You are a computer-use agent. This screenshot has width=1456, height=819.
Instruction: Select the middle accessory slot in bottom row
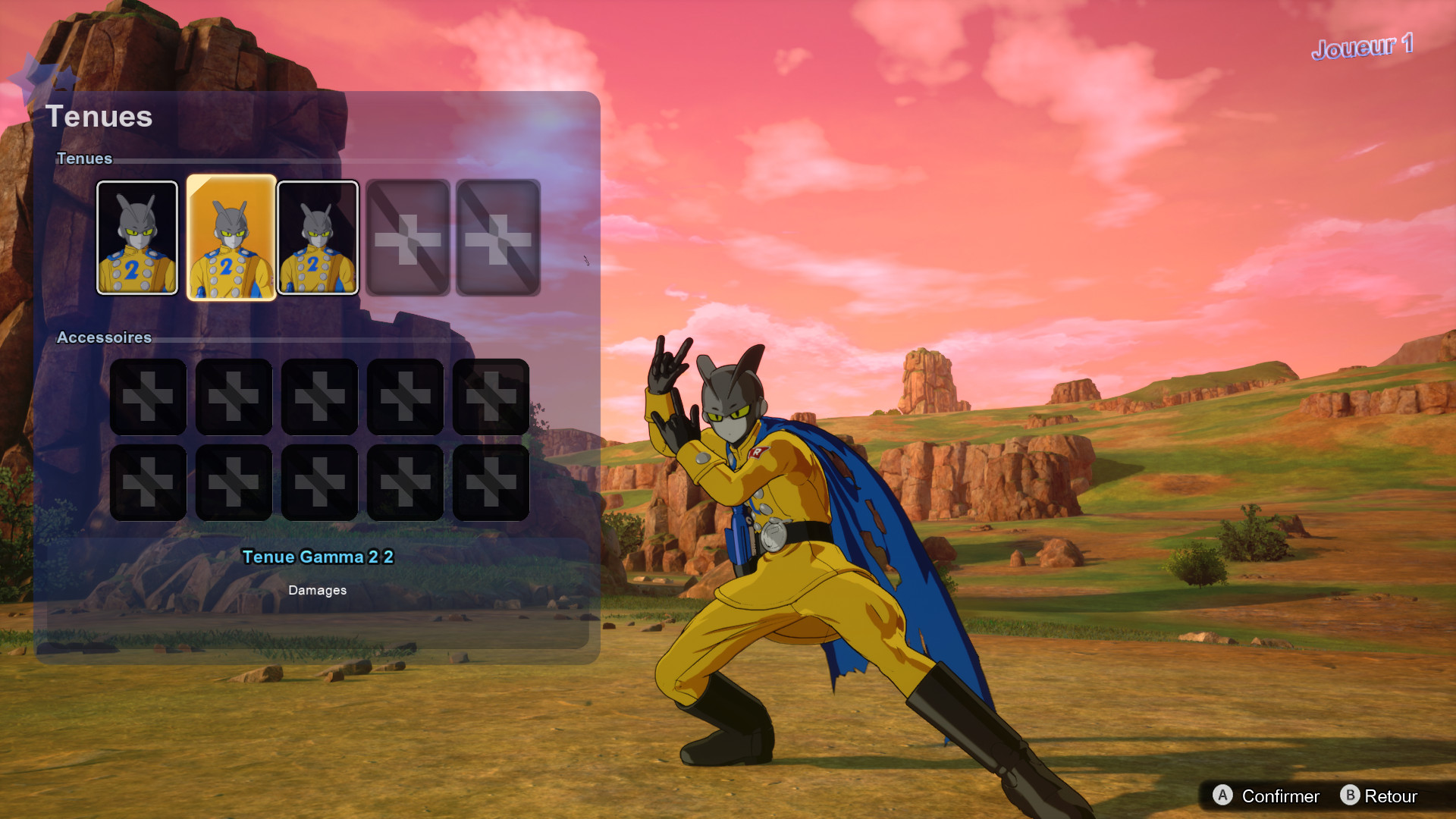319,482
